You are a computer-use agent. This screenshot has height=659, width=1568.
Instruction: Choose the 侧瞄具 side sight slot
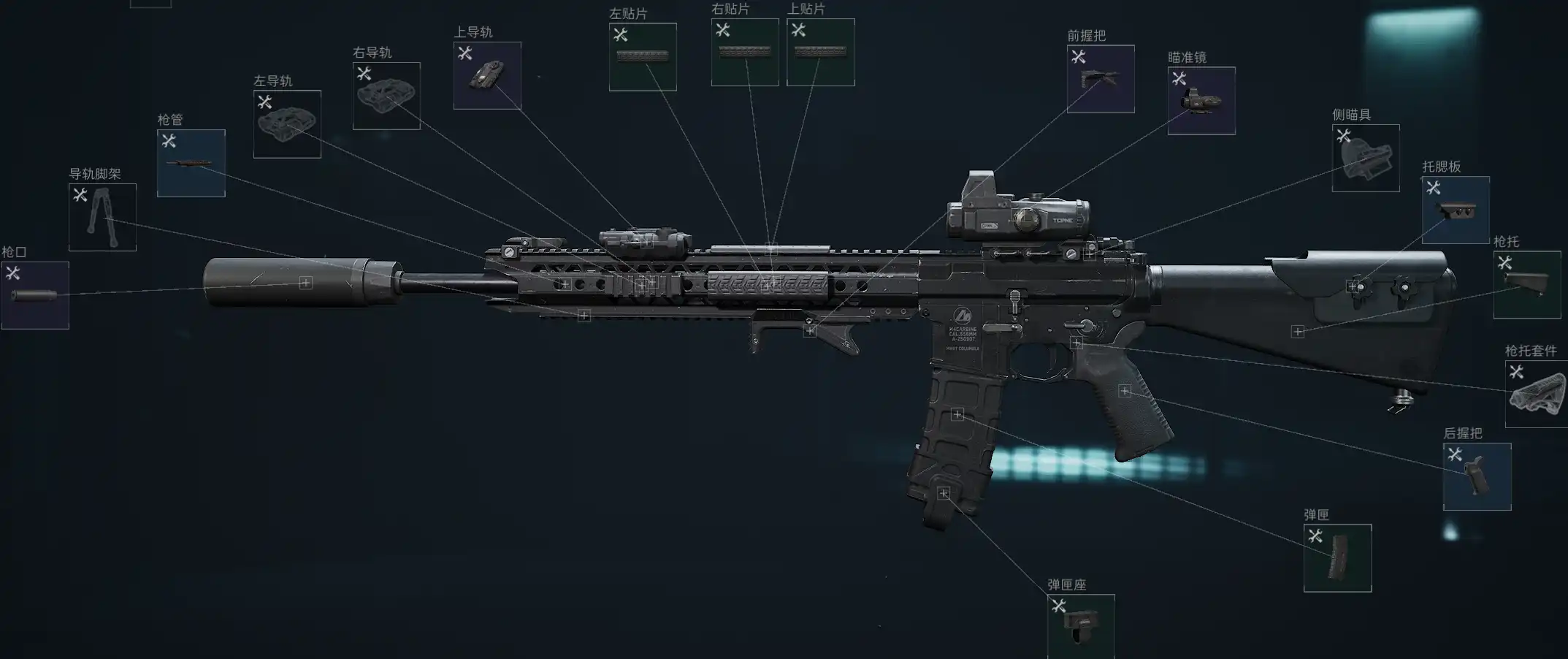(1366, 159)
